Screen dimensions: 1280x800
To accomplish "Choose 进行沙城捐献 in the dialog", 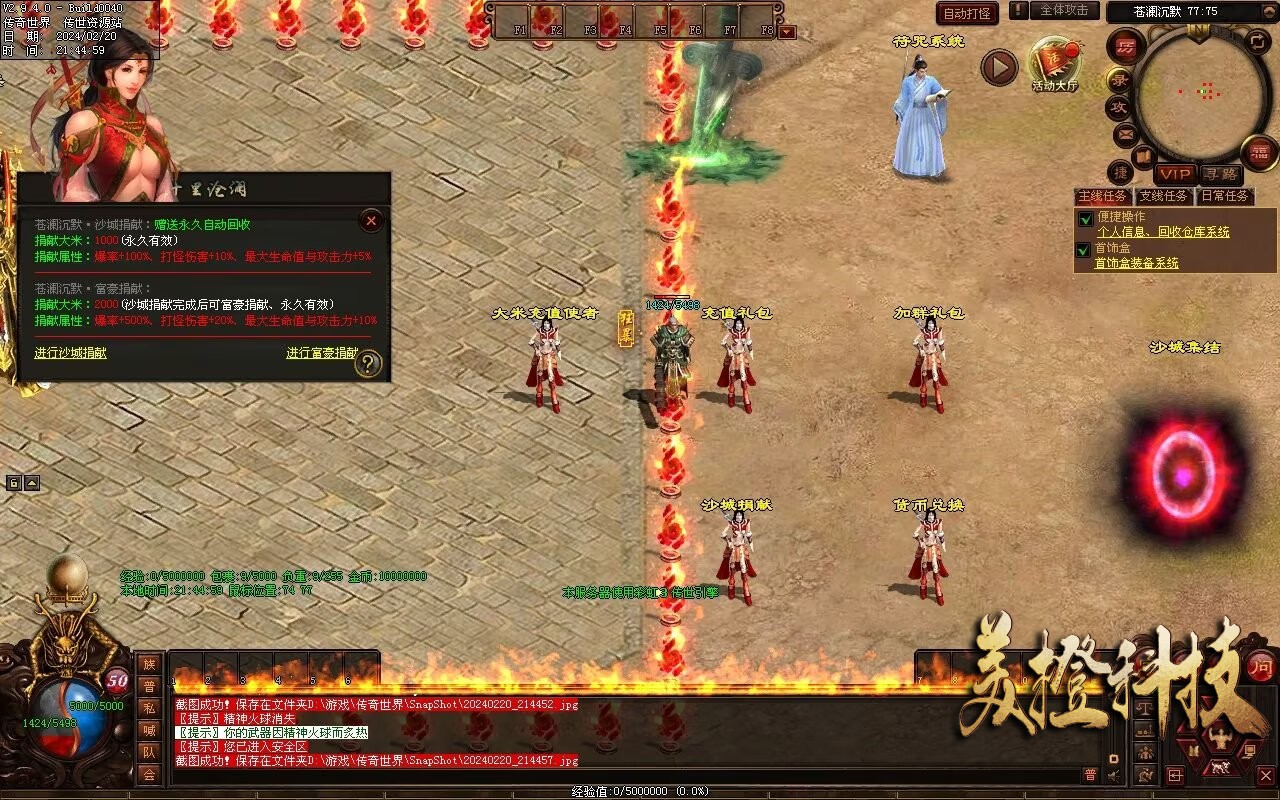I will click(70, 353).
